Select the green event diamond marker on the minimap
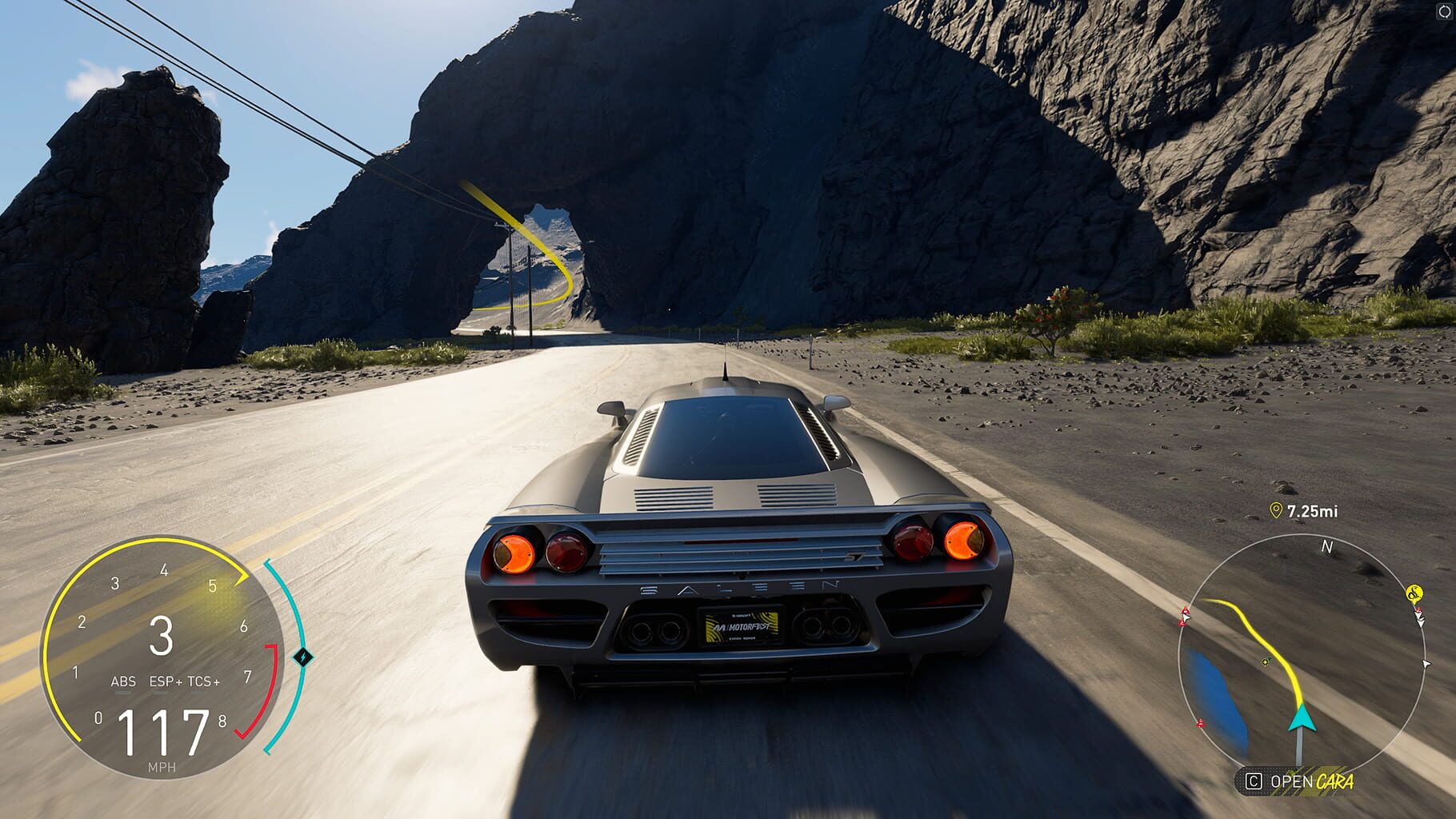The width and height of the screenshot is (1456, 819). click(1266, 661)
